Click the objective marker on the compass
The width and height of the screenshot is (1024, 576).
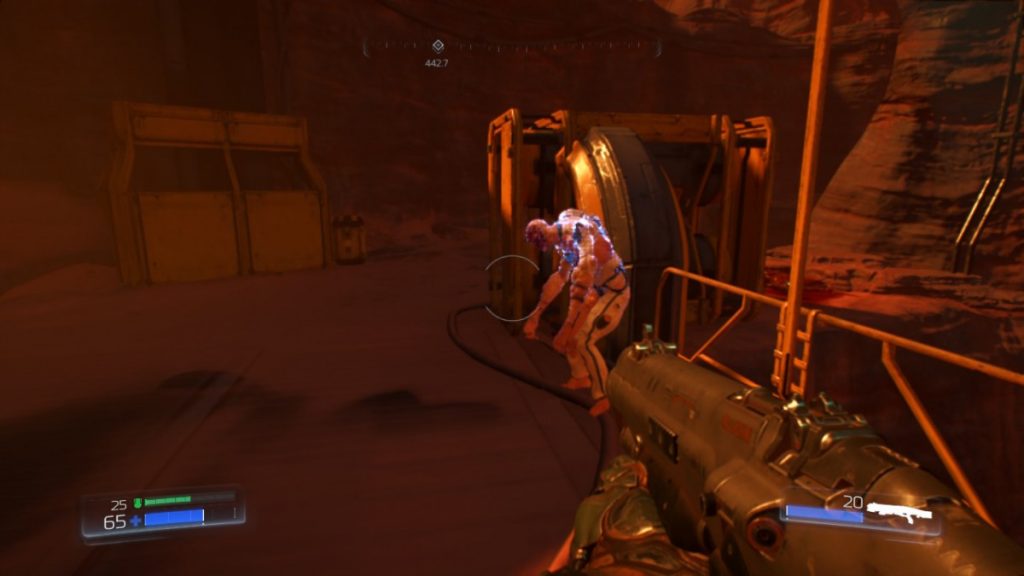coord(437,46)
